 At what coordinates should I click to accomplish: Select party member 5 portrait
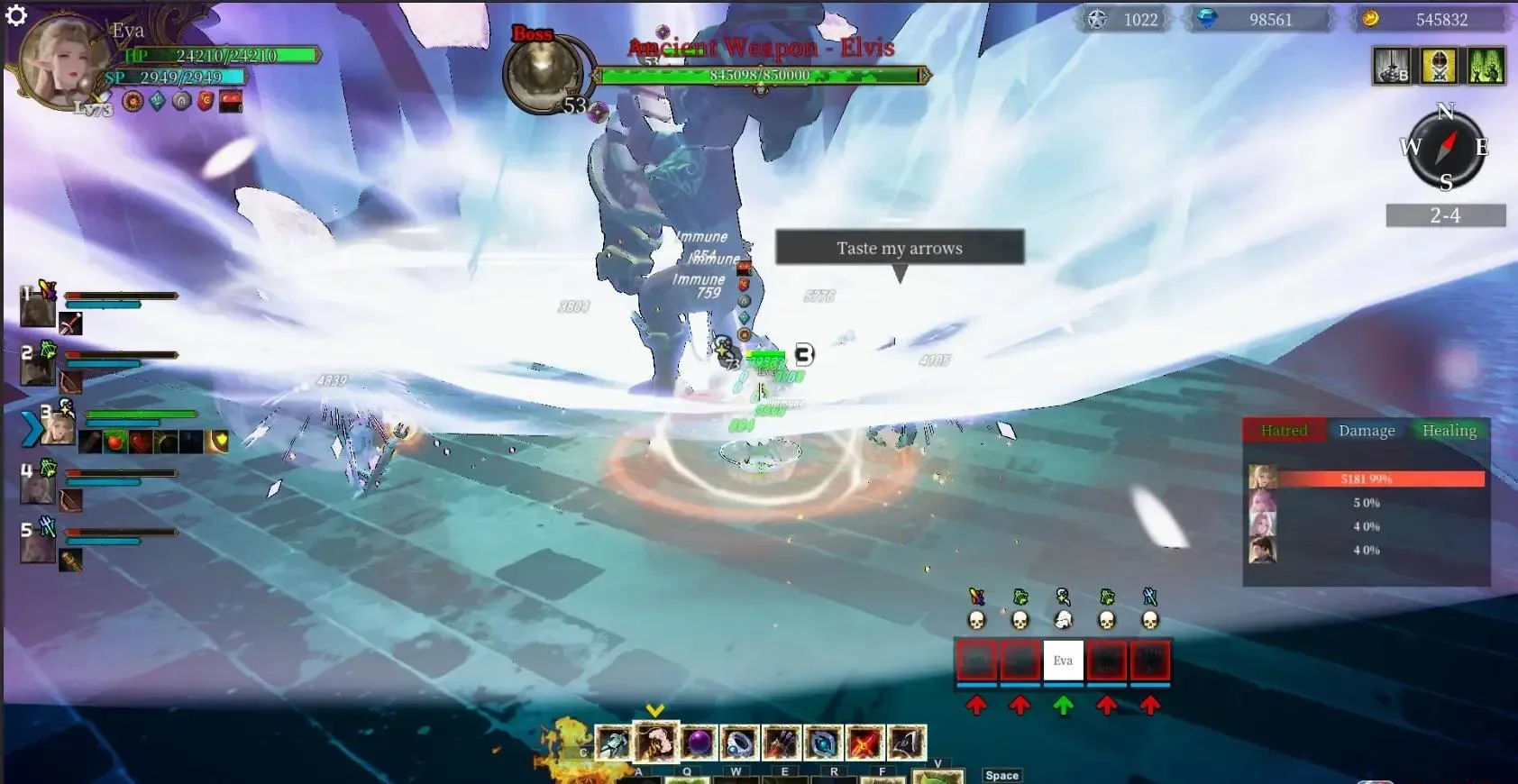(x=38, y=547)
